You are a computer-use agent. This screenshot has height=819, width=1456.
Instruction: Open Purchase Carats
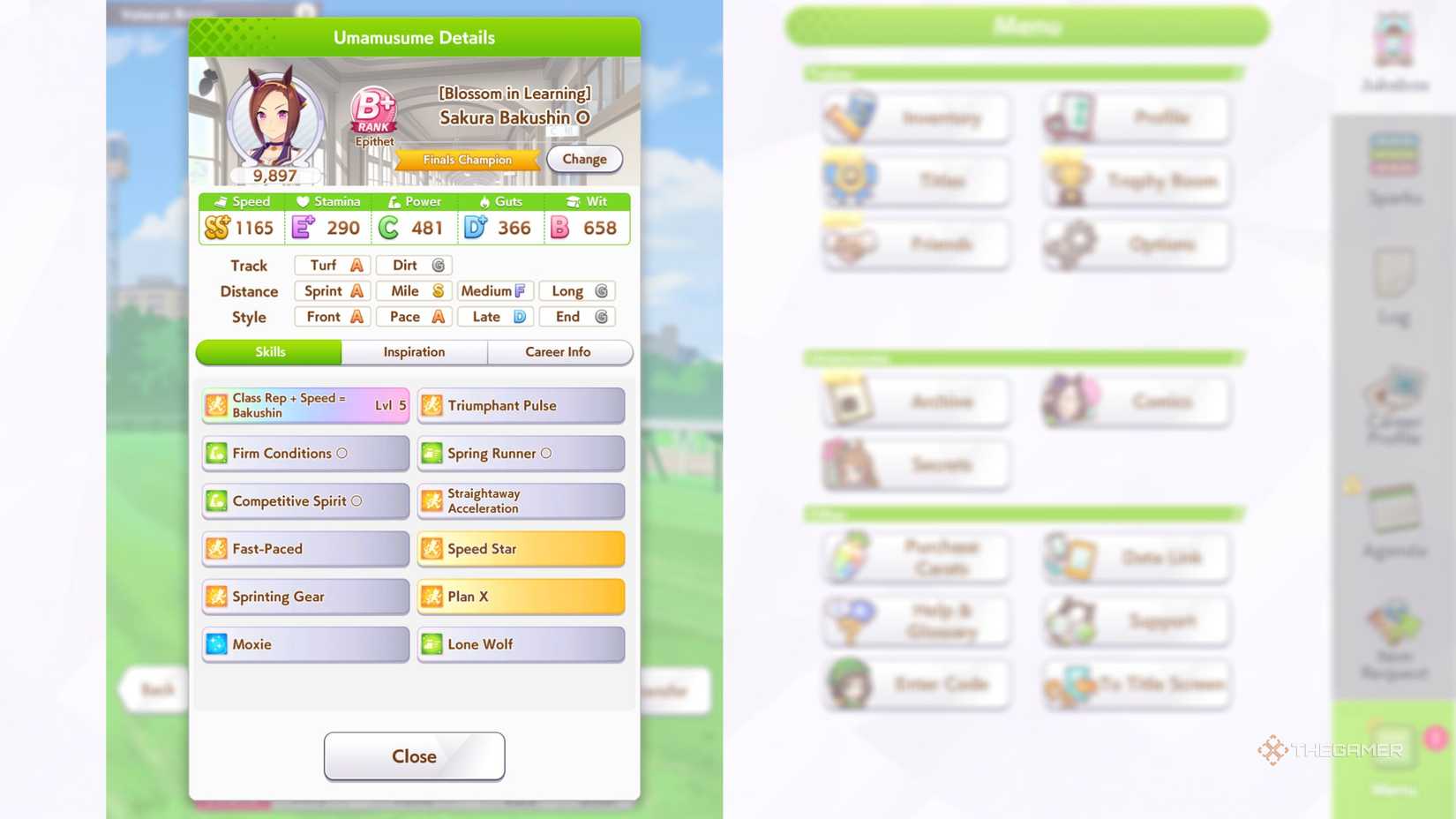915,556
